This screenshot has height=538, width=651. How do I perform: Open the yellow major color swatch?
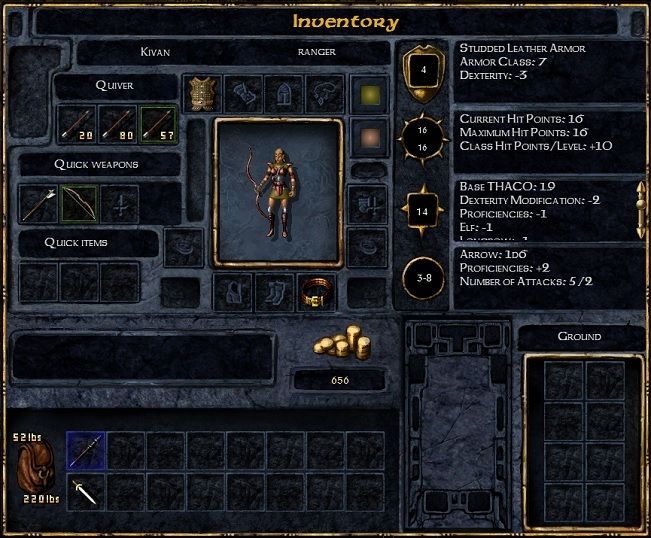[368, 93]
